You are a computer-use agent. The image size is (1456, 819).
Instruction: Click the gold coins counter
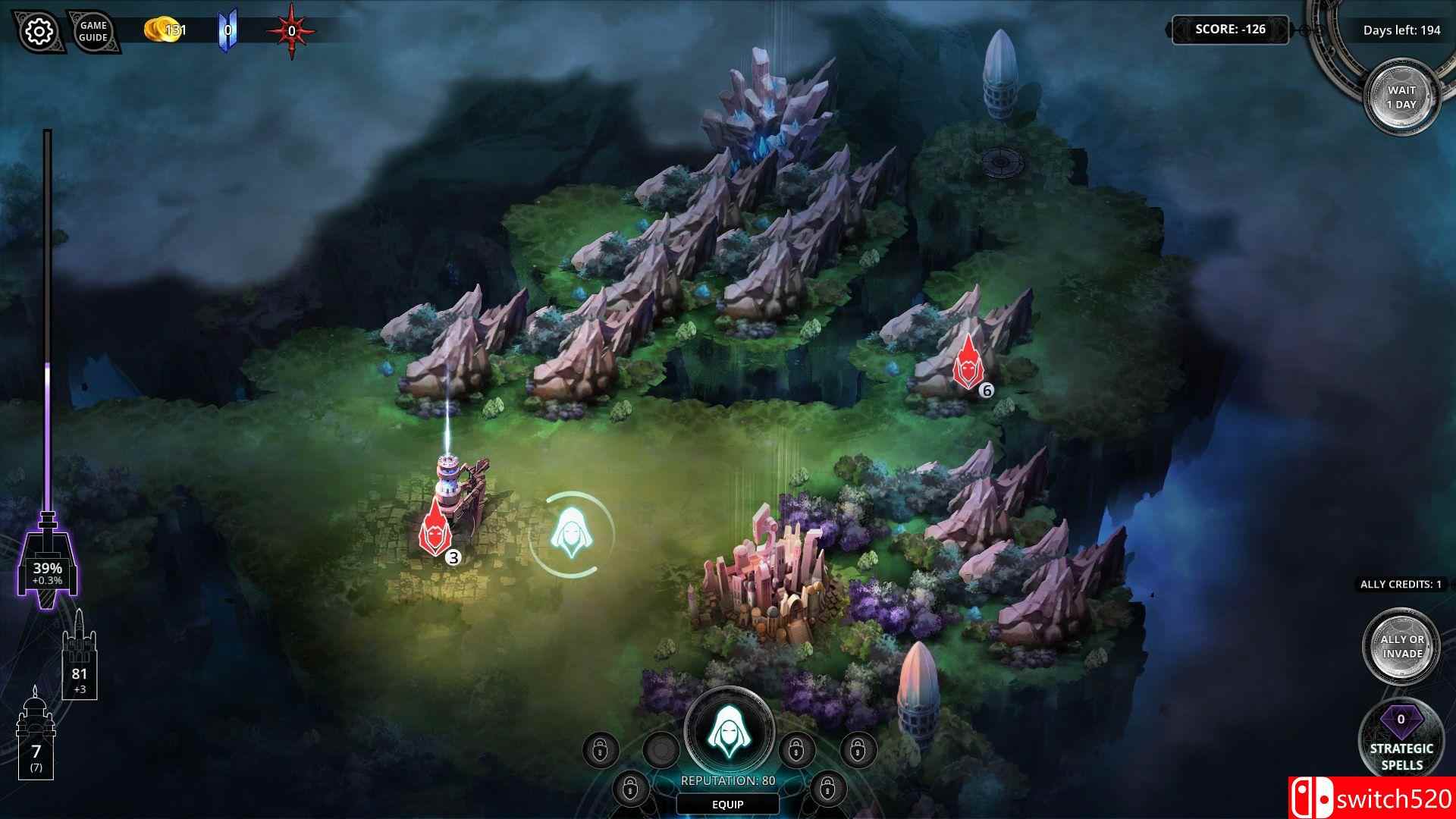[x=165, y=28]
